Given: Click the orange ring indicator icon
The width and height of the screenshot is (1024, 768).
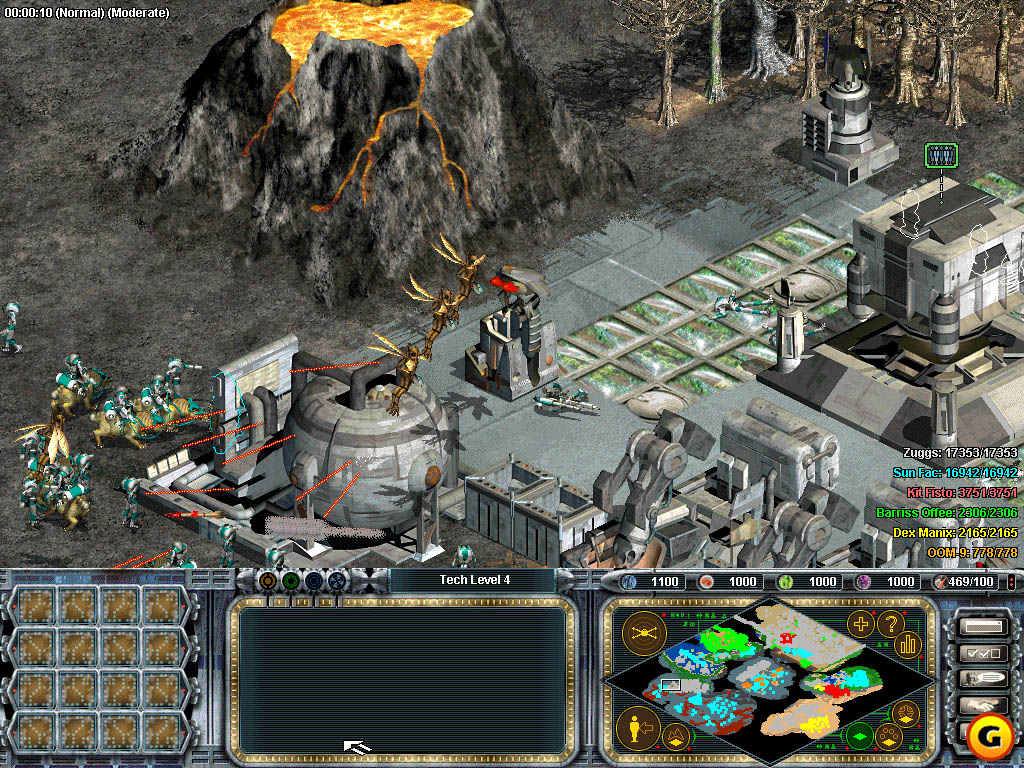Looking at the screenshot, I should 268,580.
